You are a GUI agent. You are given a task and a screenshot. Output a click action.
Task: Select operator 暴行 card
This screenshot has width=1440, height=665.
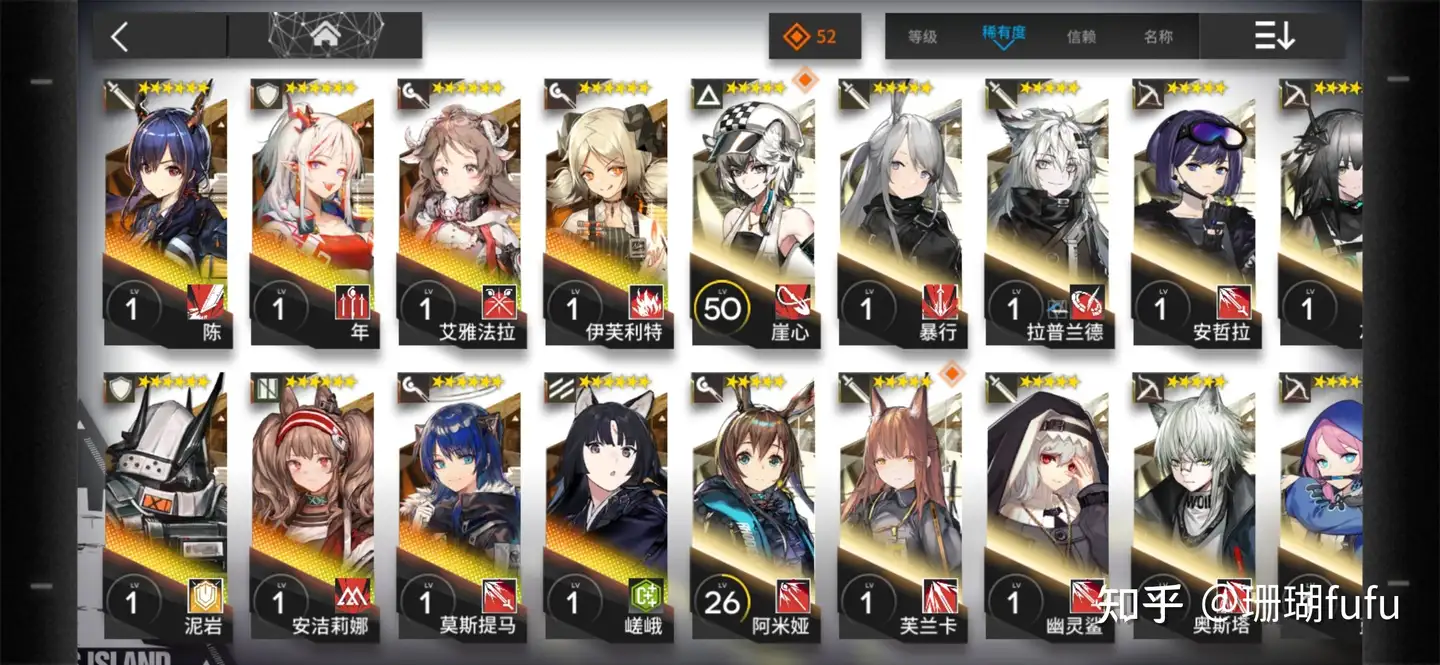click(899, 210)
